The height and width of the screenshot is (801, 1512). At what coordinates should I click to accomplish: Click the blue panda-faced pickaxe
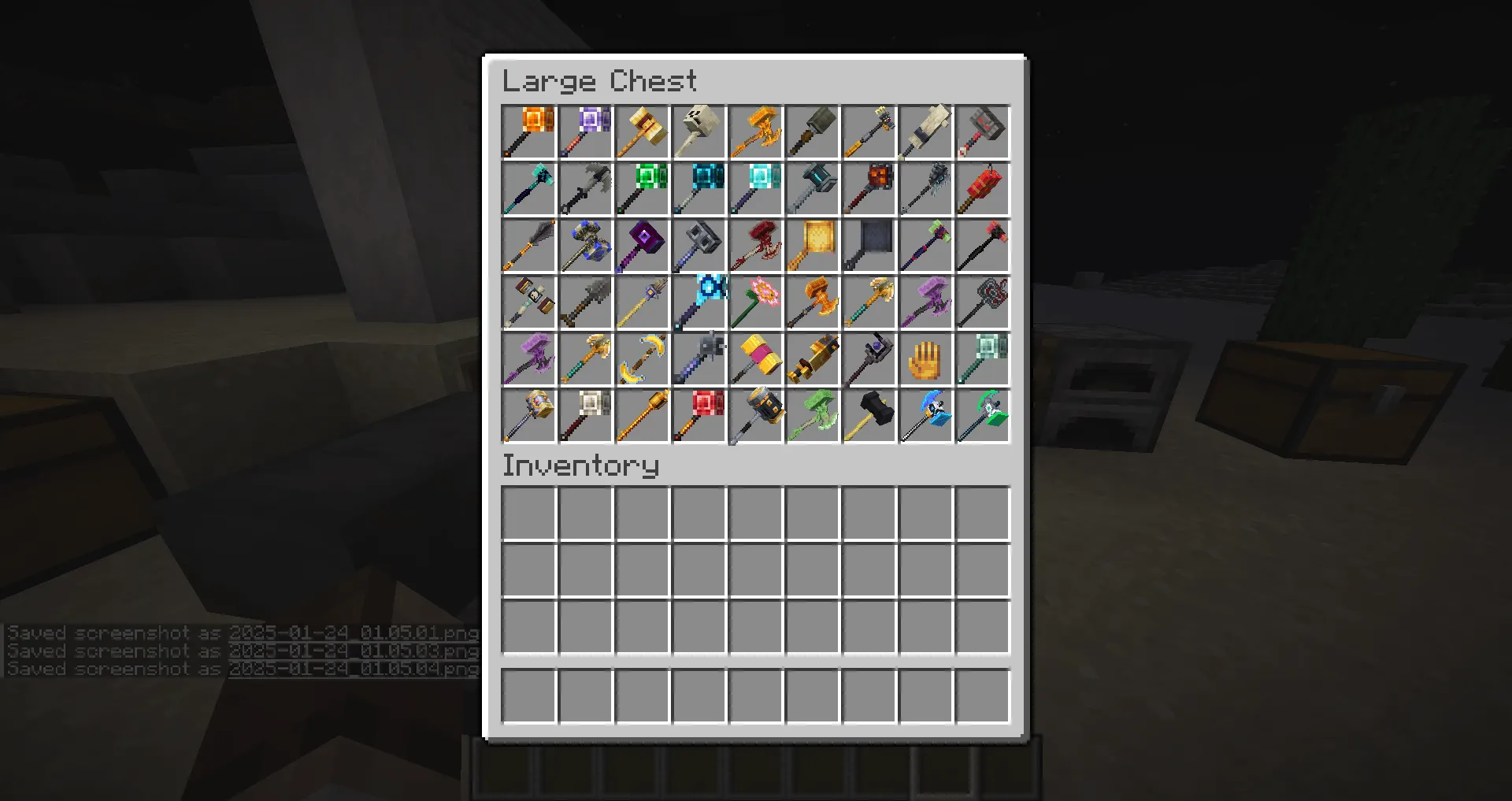(925, 415)
